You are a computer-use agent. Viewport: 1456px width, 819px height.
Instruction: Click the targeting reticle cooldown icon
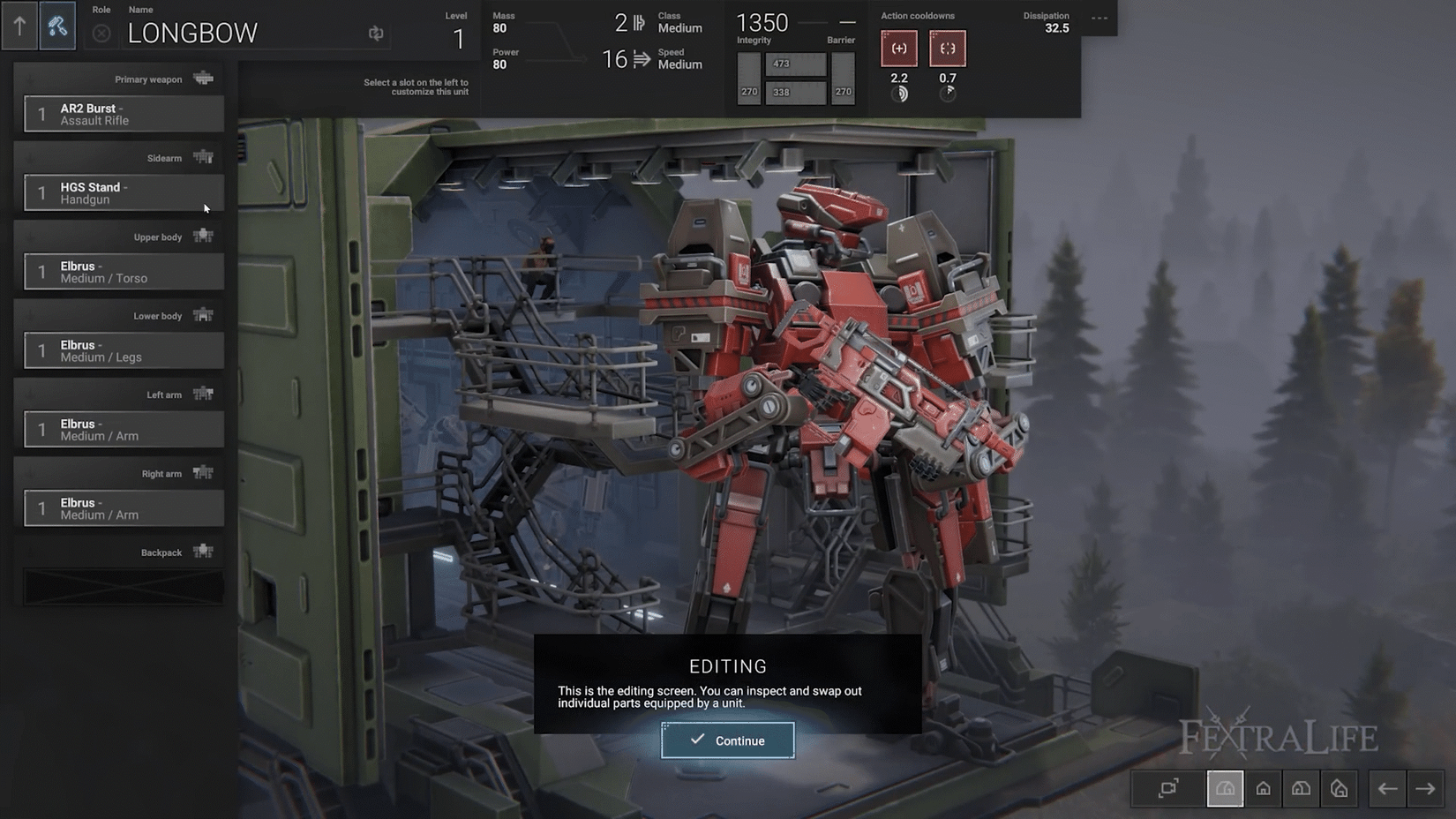point(948,49)
